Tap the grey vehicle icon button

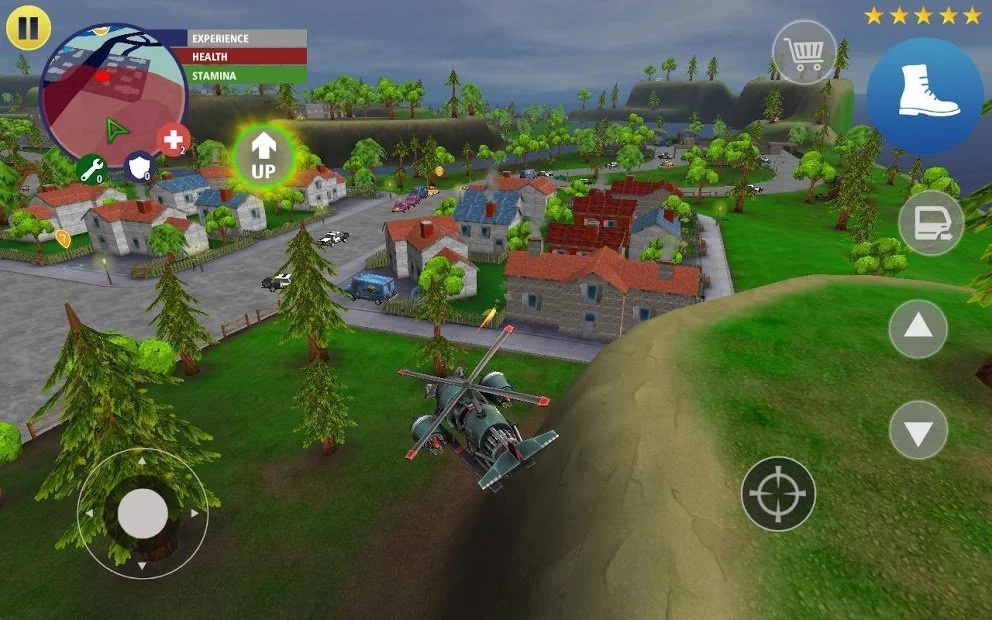tap(930, 223)
